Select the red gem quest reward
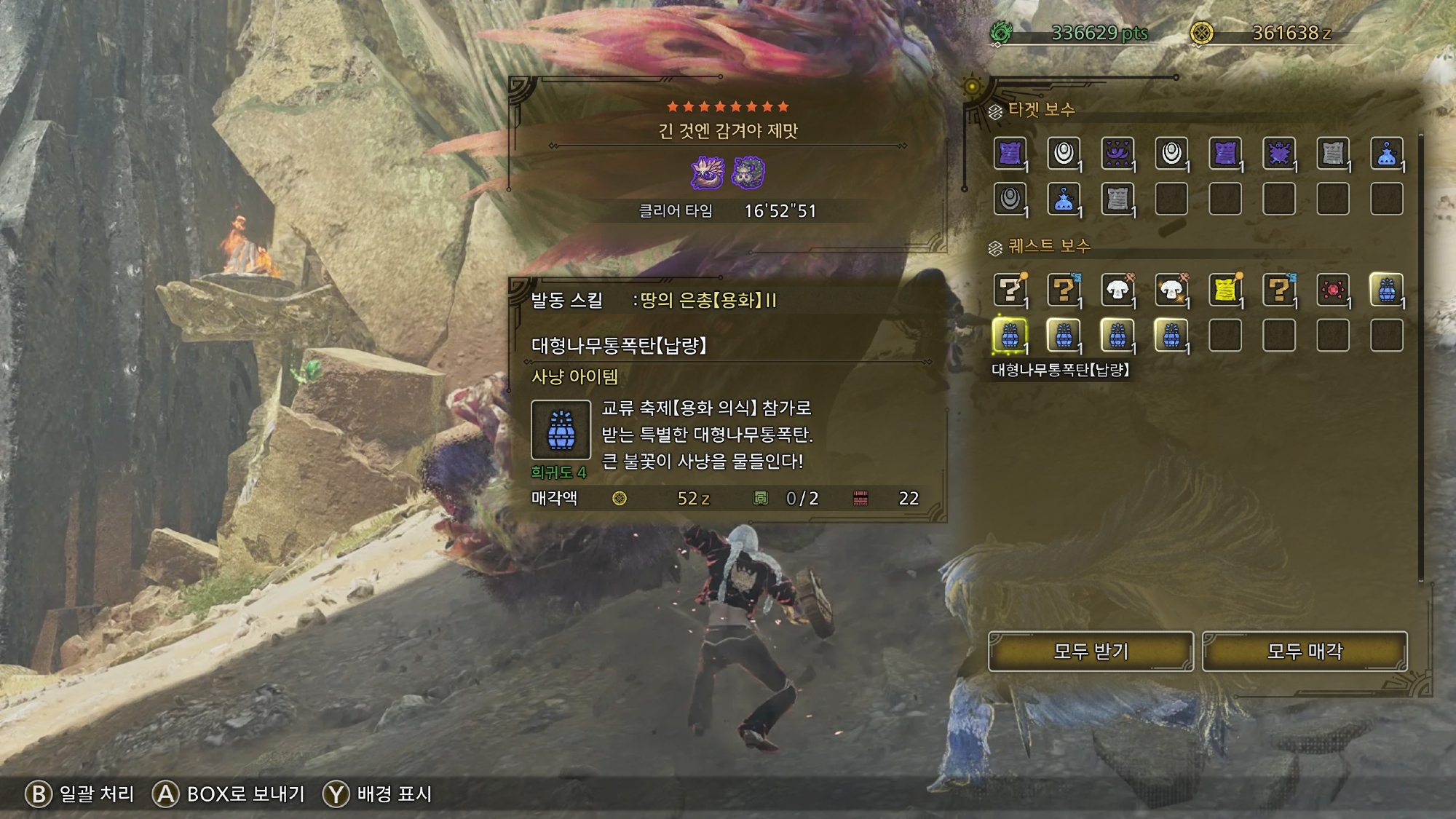Screen dimensions: 1456x819 tap(1333, 290)
